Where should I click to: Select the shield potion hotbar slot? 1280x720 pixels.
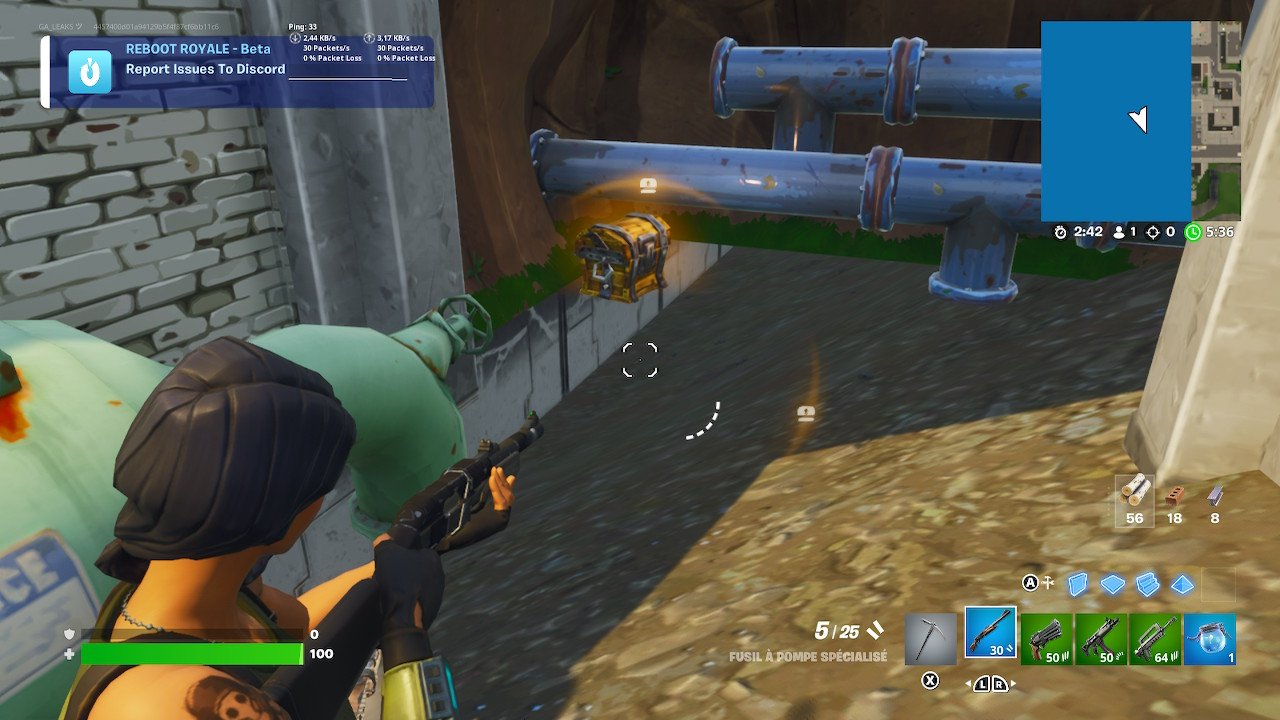click(1210, 637)
